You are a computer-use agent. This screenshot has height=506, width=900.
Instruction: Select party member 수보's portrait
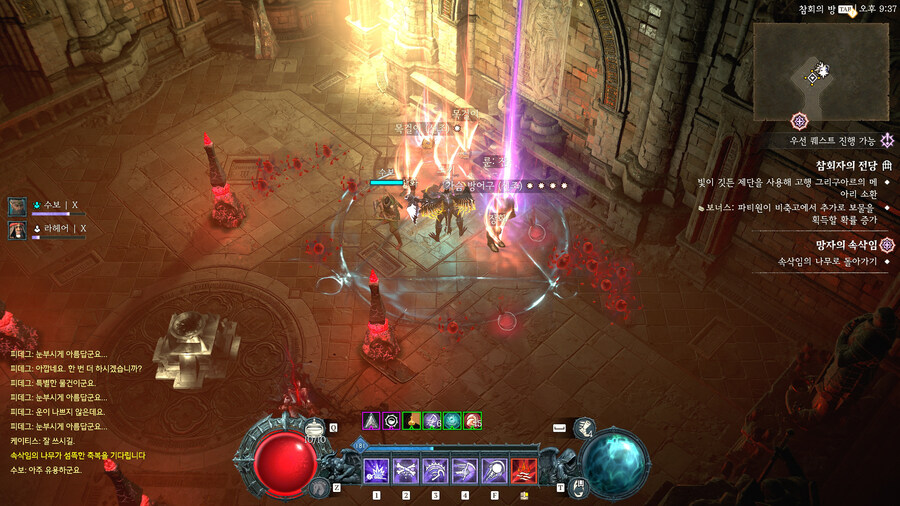pyautogui.click(x=18, y=206)
